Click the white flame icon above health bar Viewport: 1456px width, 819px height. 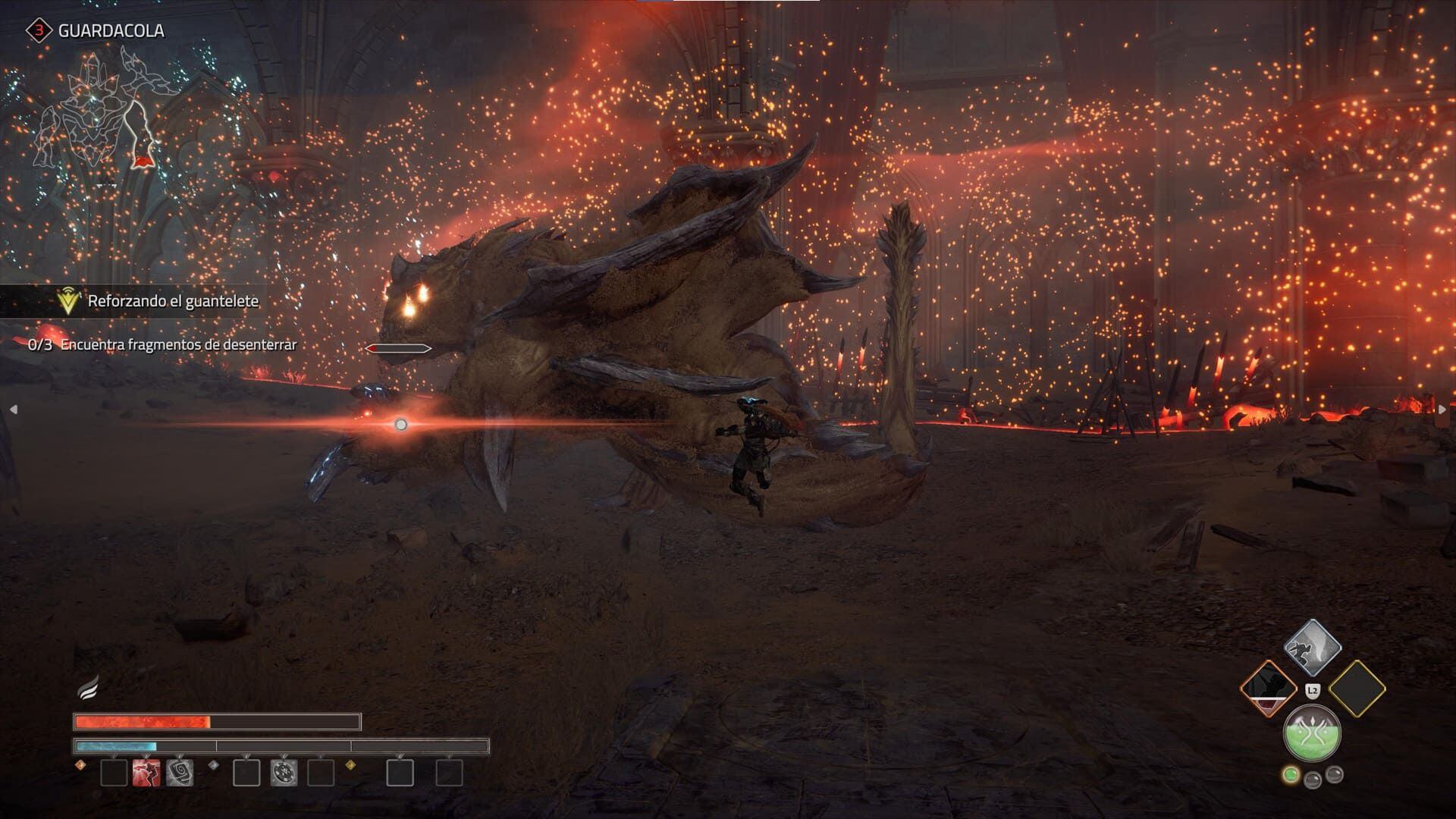pos(88,688)
